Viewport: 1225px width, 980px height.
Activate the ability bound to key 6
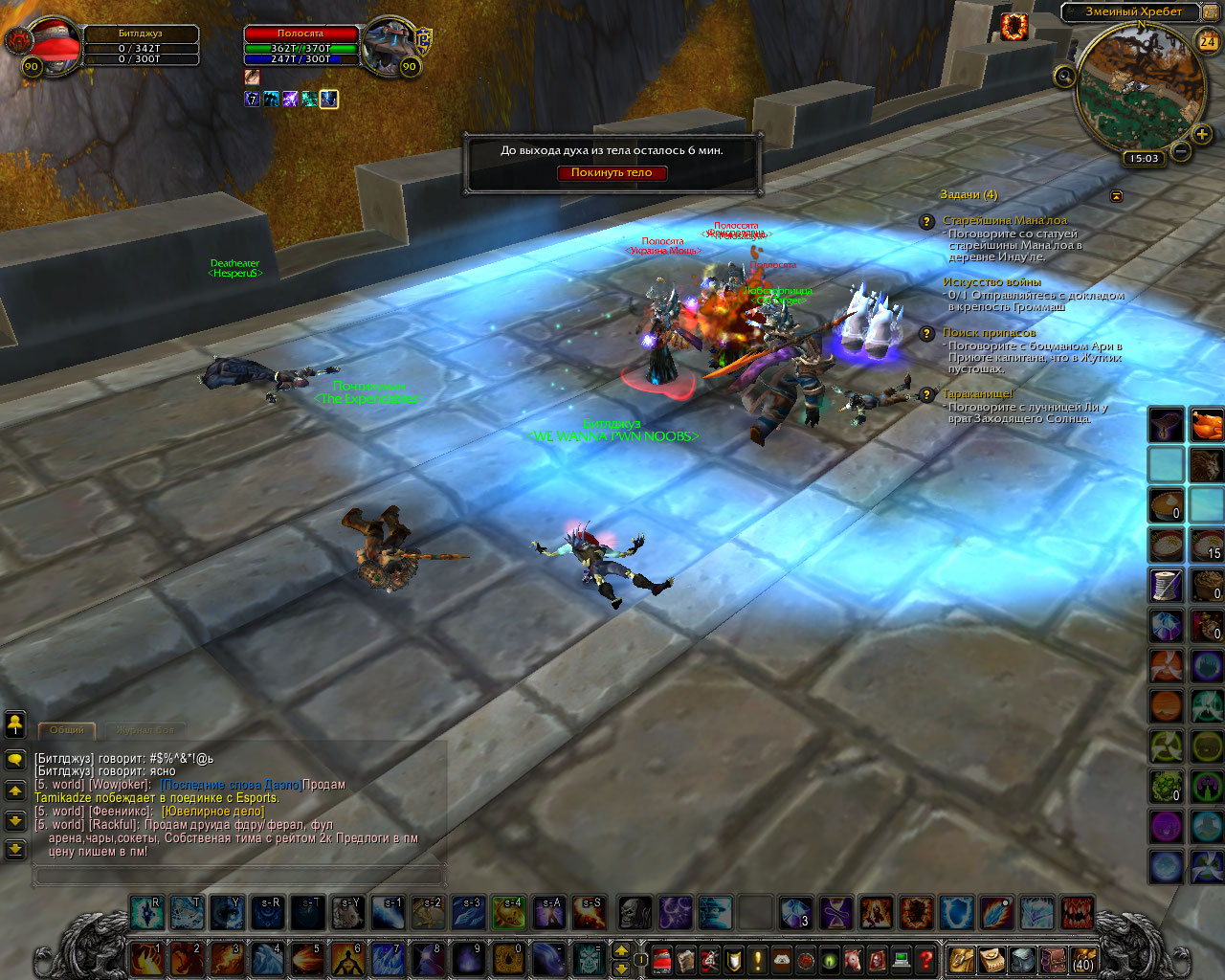pos(346,959)
